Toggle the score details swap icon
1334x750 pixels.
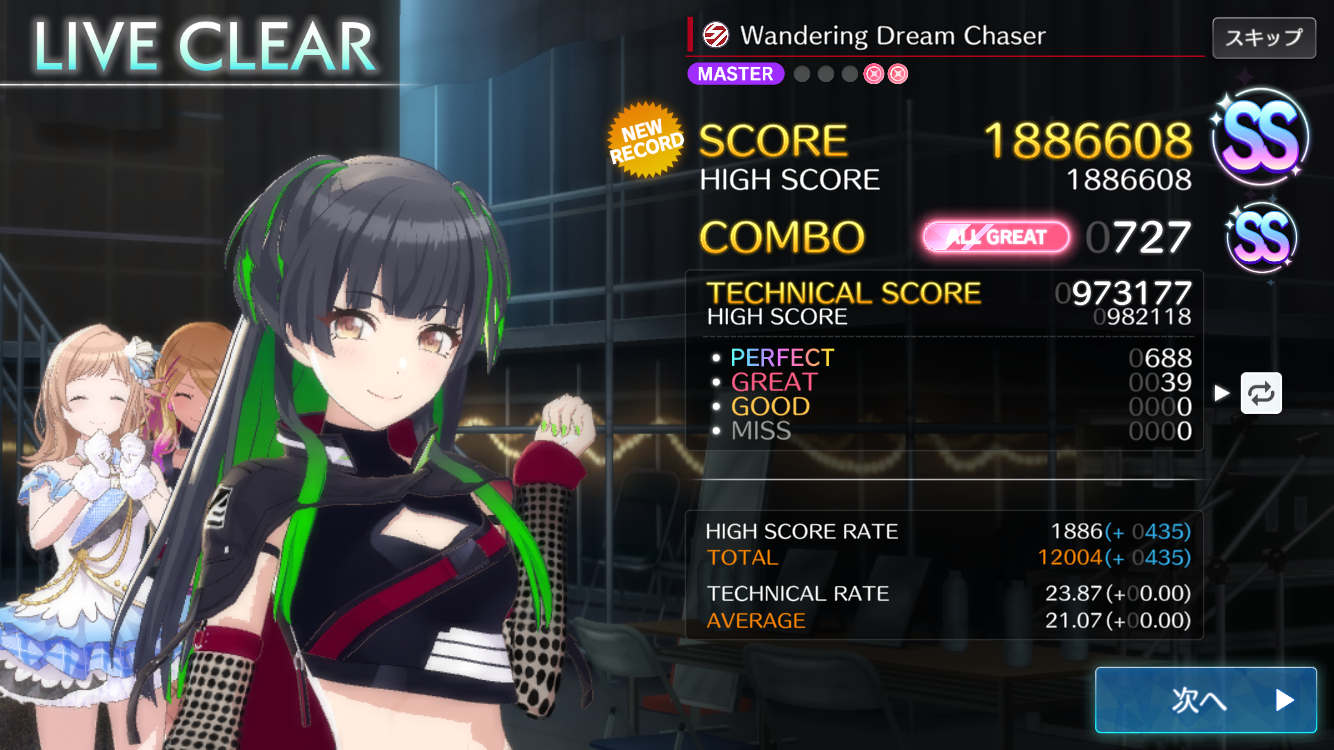[x=1261, y=393]
